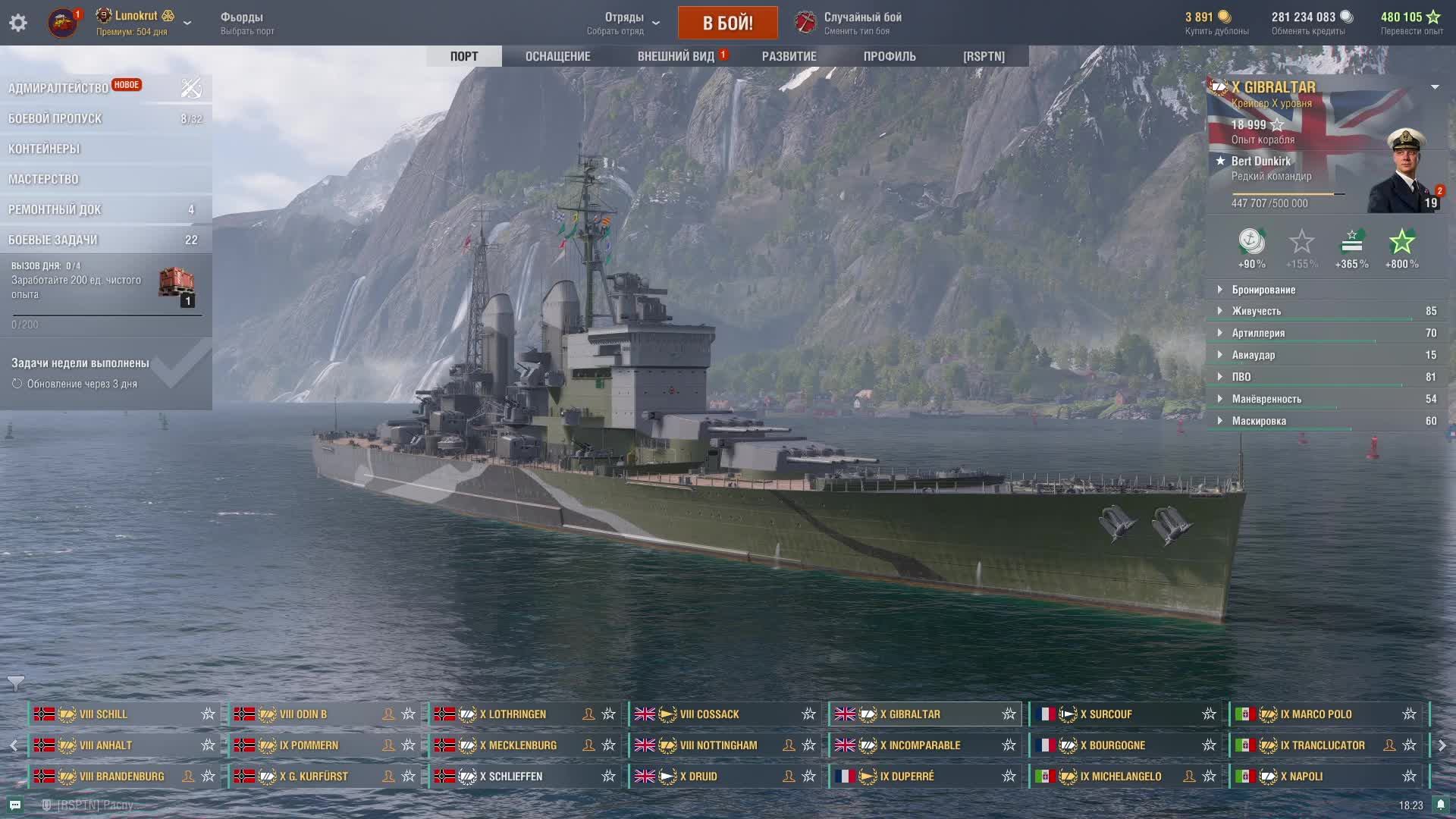Switch to the ОСНАЩЕНИЕ tab

point(557,56)
